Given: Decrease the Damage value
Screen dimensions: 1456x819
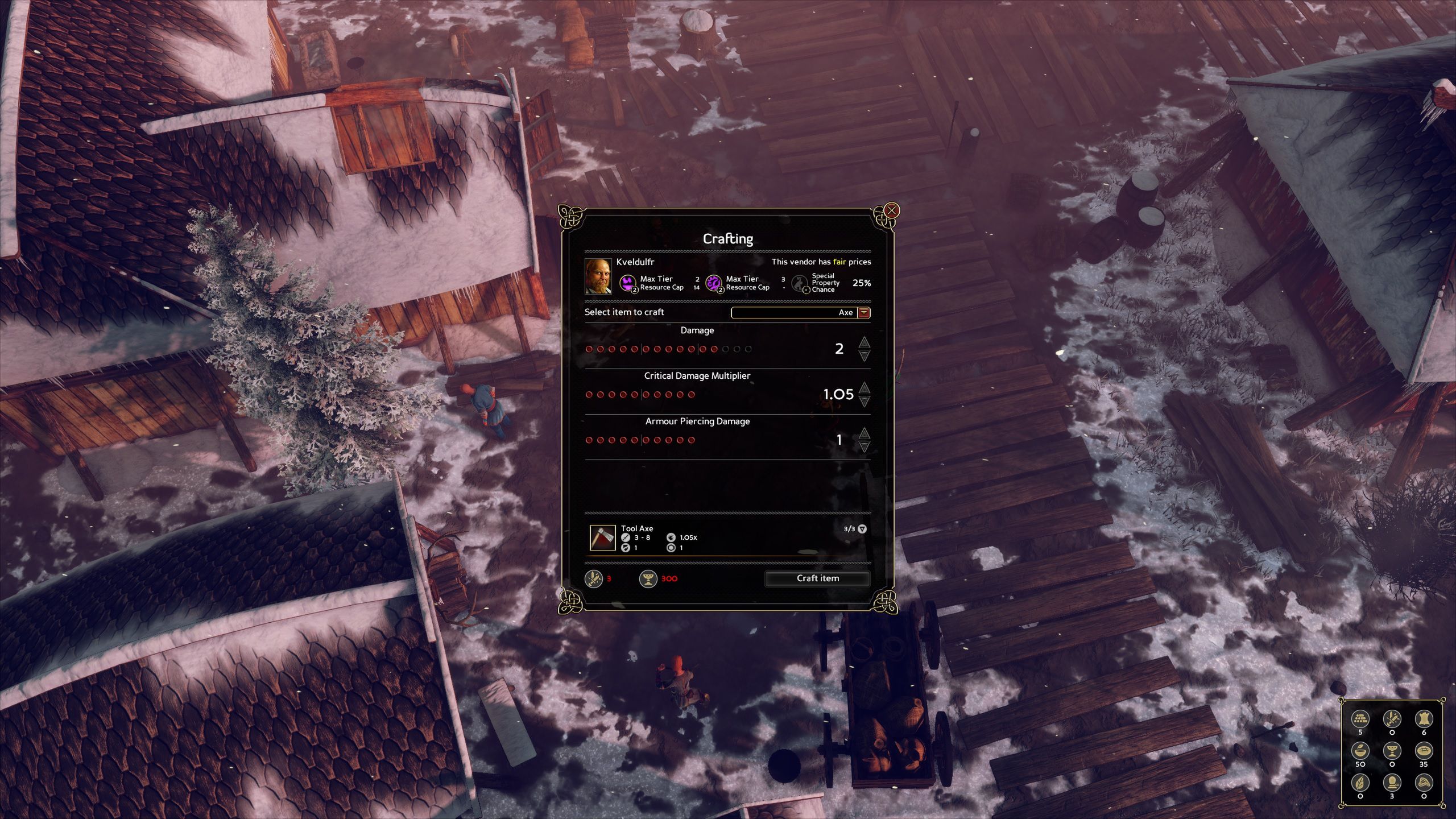Looking at the screenshot, I should pyautogui.click(x=864, y=356).
